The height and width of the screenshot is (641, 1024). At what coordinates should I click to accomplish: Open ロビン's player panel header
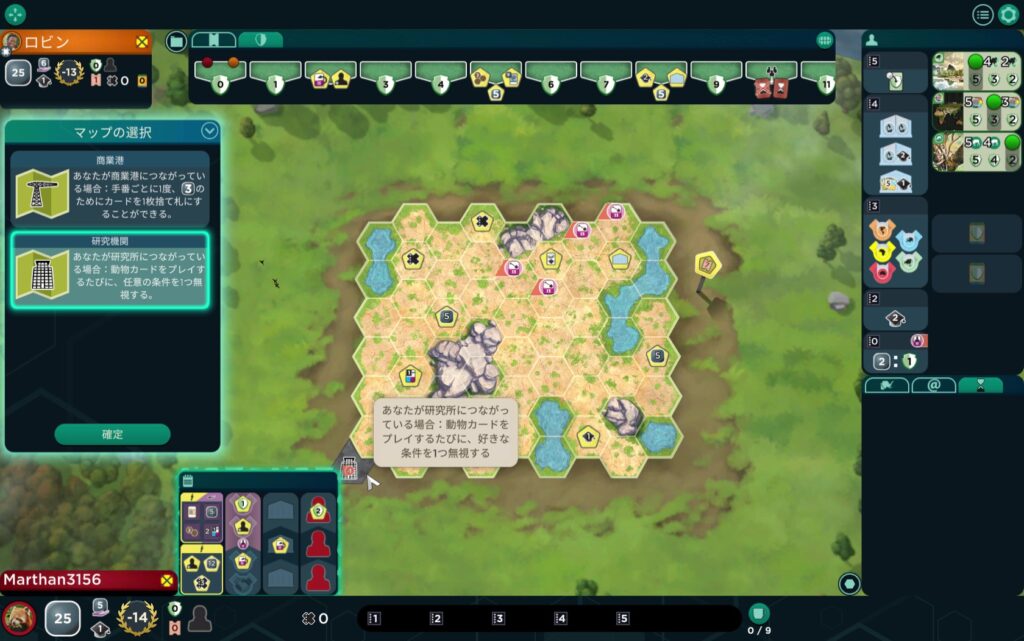tap(75, 41)
